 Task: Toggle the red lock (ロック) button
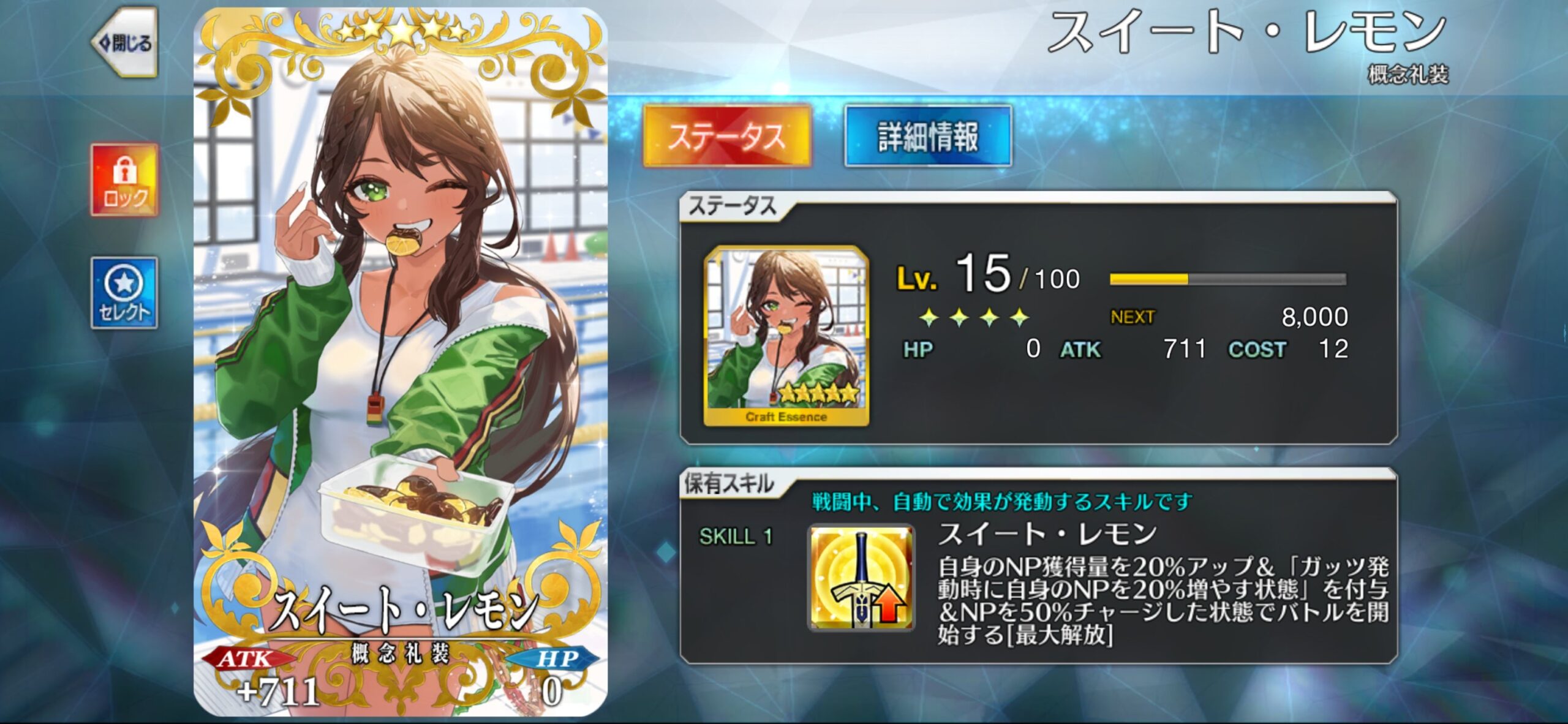[125, 180]
